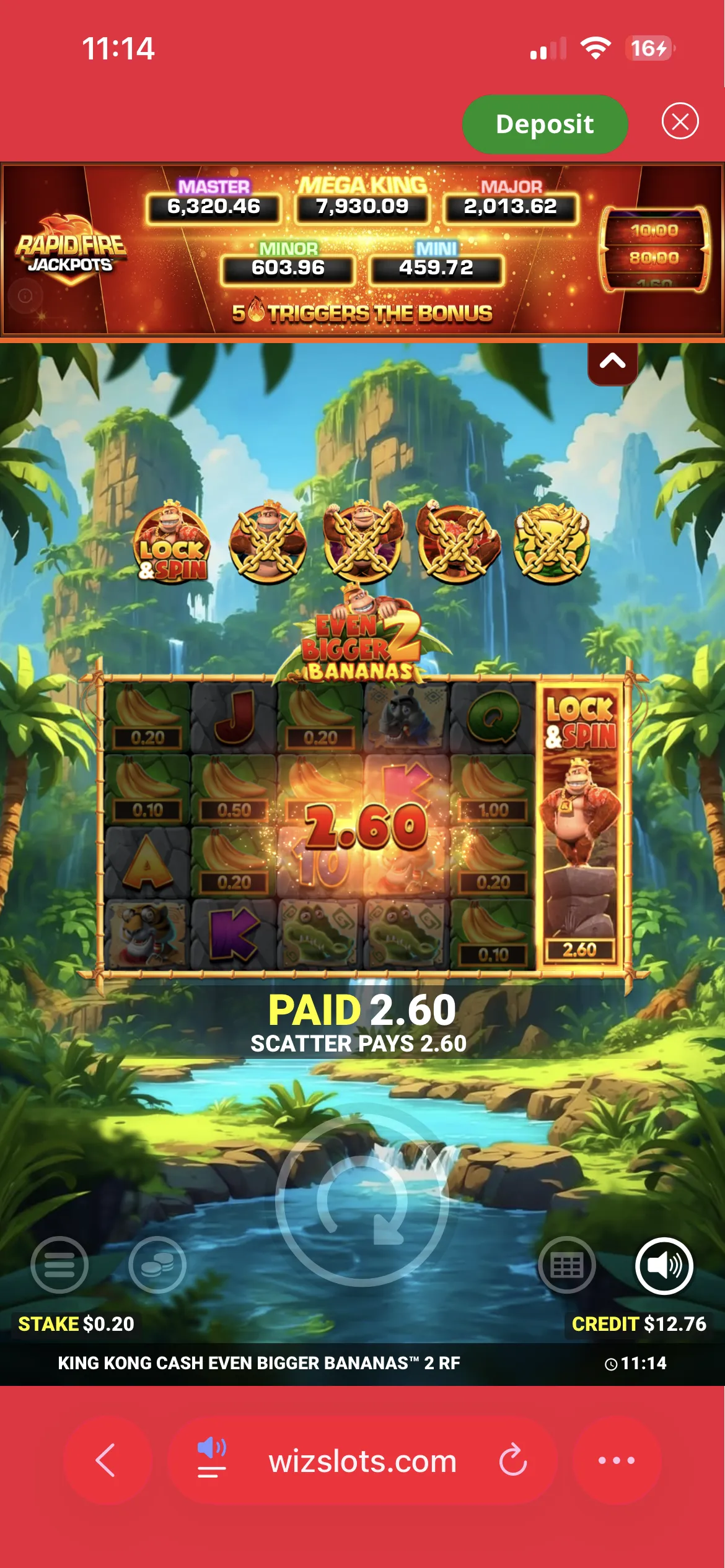This screenshot has height=1568, width=725.
Task: Reload the wizslots.com page
Action: pyautogui.click(x=513, y=1460)
